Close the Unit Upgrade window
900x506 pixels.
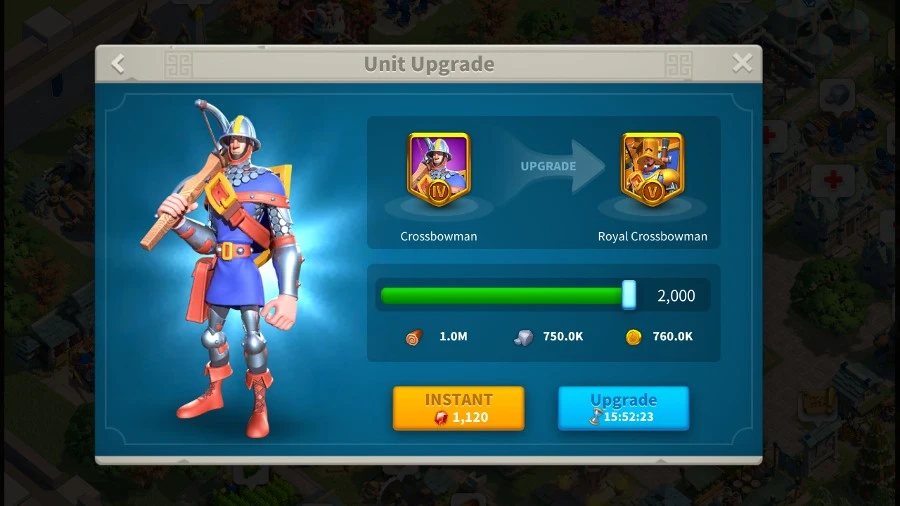tap(742, 64)
